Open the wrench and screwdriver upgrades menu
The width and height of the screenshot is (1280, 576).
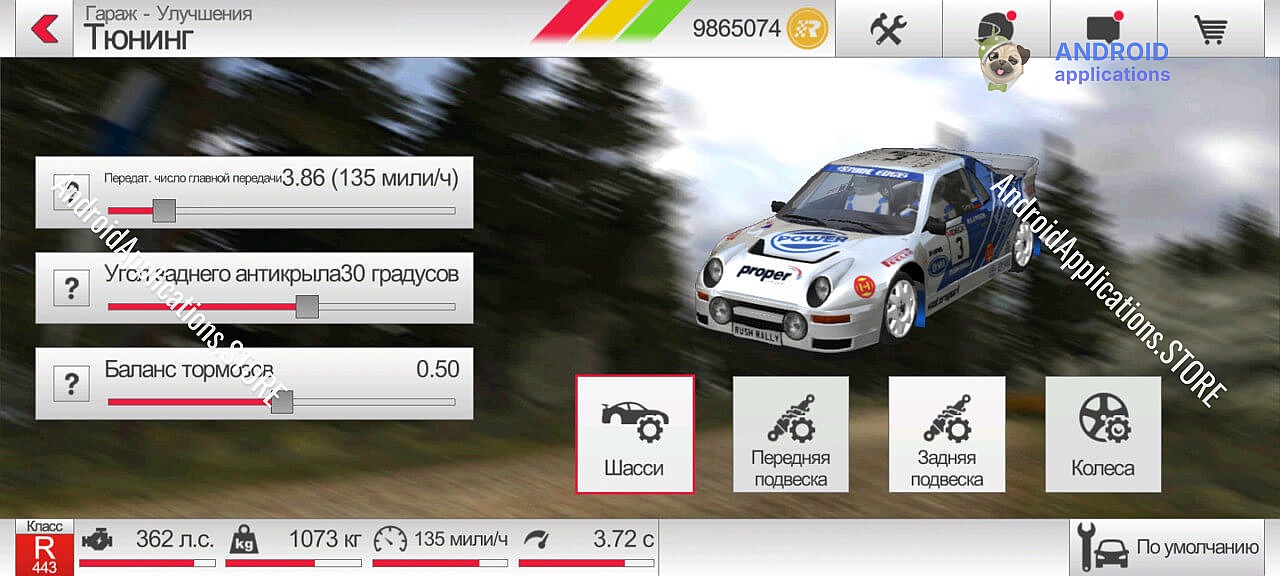click(888, 28)
